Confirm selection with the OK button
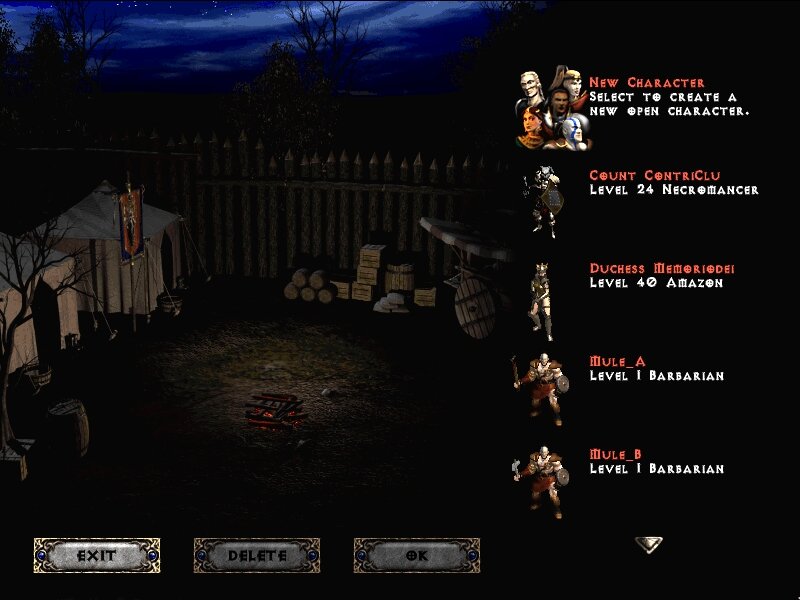The height and width of the screenshot is (600, 800). 417,555
